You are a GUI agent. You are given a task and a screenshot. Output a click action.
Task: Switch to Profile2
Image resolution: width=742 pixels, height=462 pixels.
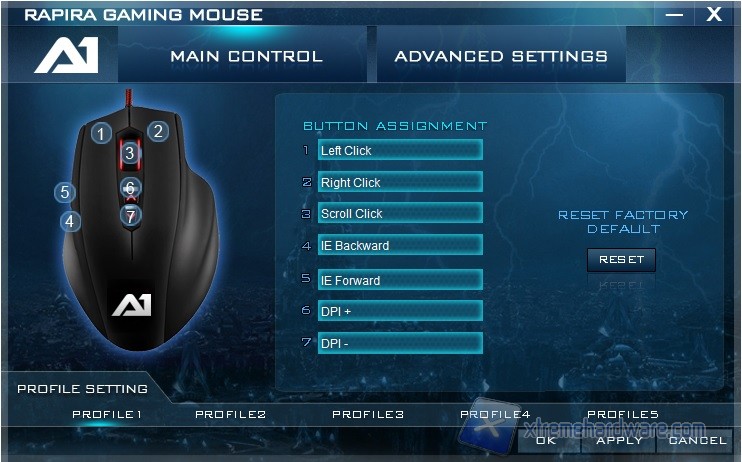[x=231, y=414]
